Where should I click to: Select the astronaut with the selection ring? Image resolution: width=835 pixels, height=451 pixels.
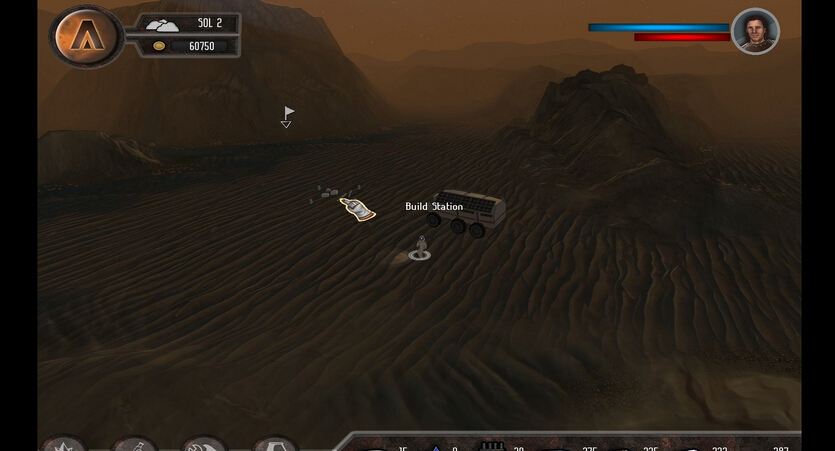pos(421,246)
